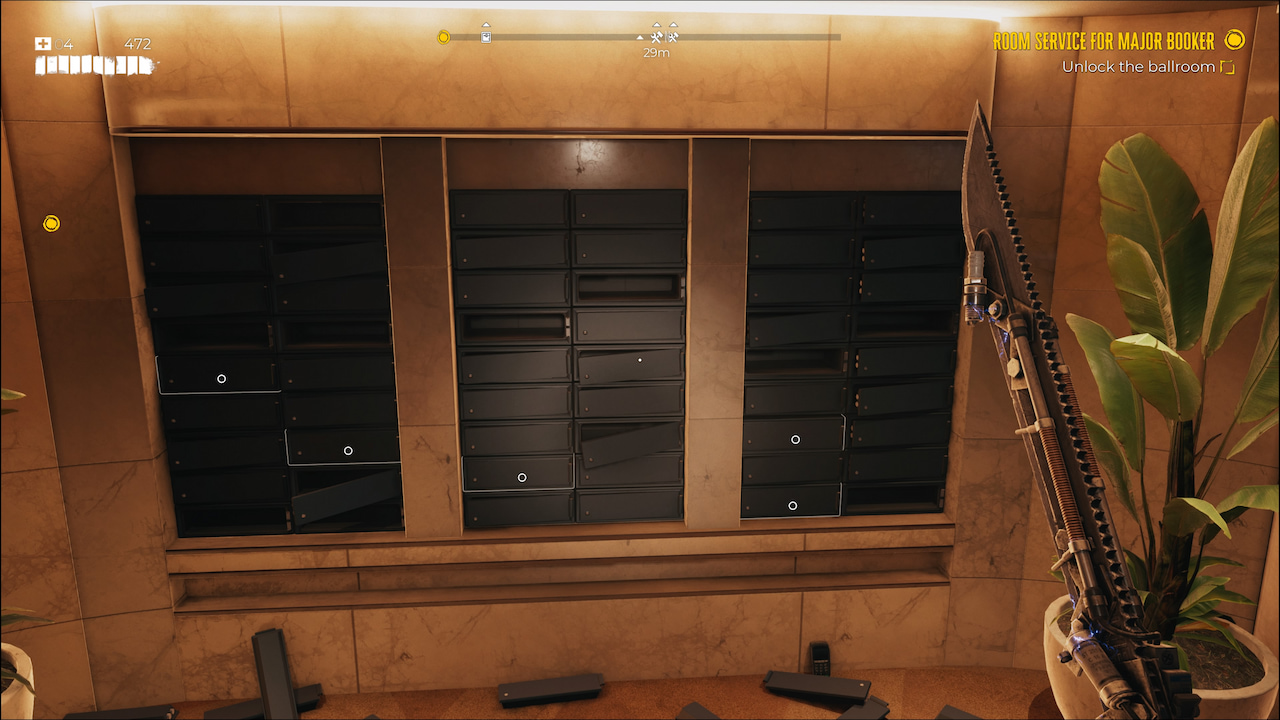The width and height of the screenshot is (1280, 720).
Task: Click the bracket objective marker after Unlock the ballroom
Action: coord(1229,66)
